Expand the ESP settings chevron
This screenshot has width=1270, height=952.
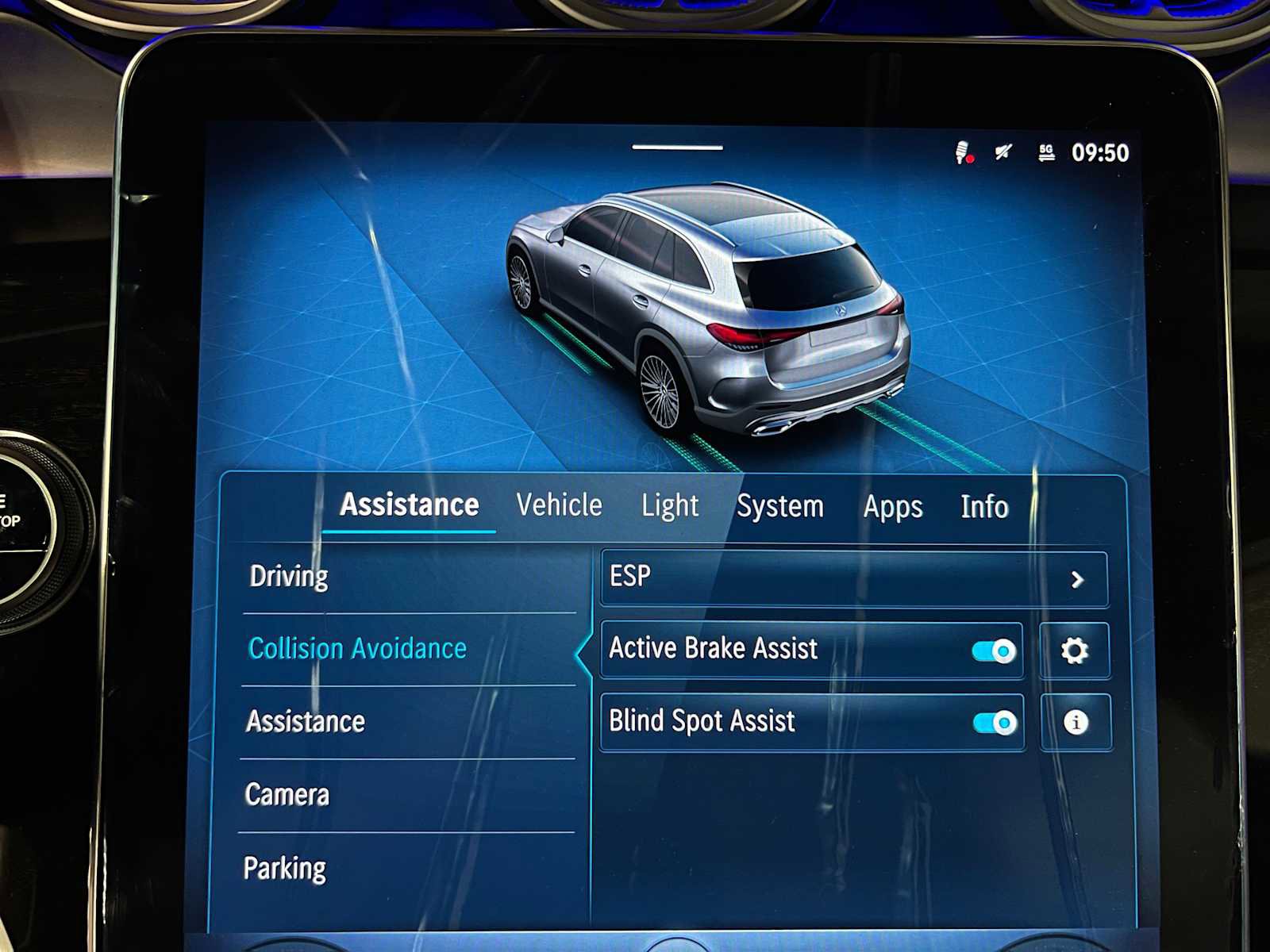point(1077,579)
